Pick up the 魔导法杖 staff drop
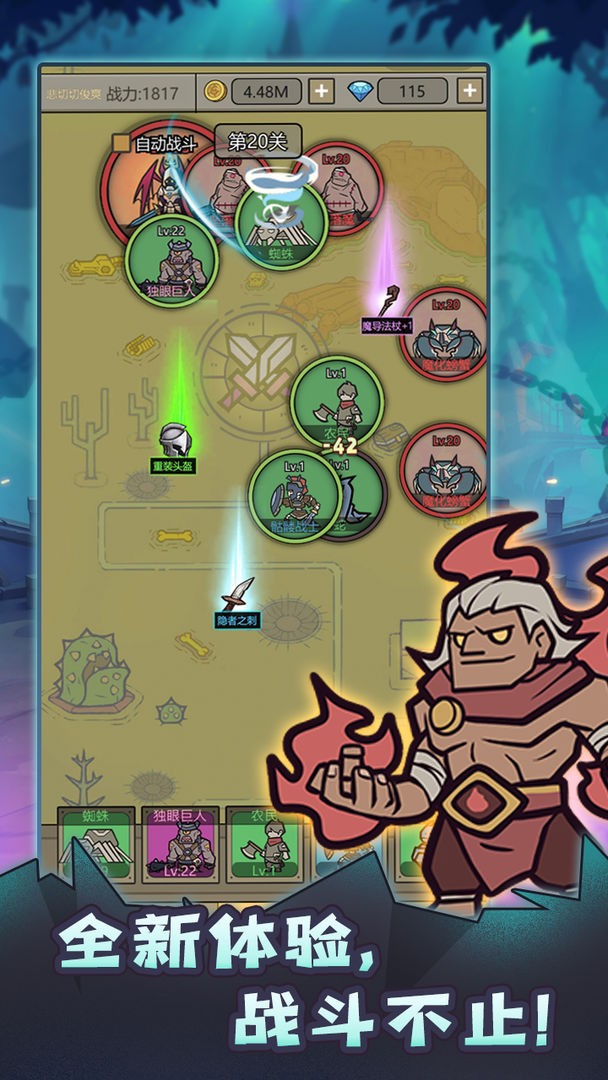This screenshot has width=608, height=1080. click(388, 300)
